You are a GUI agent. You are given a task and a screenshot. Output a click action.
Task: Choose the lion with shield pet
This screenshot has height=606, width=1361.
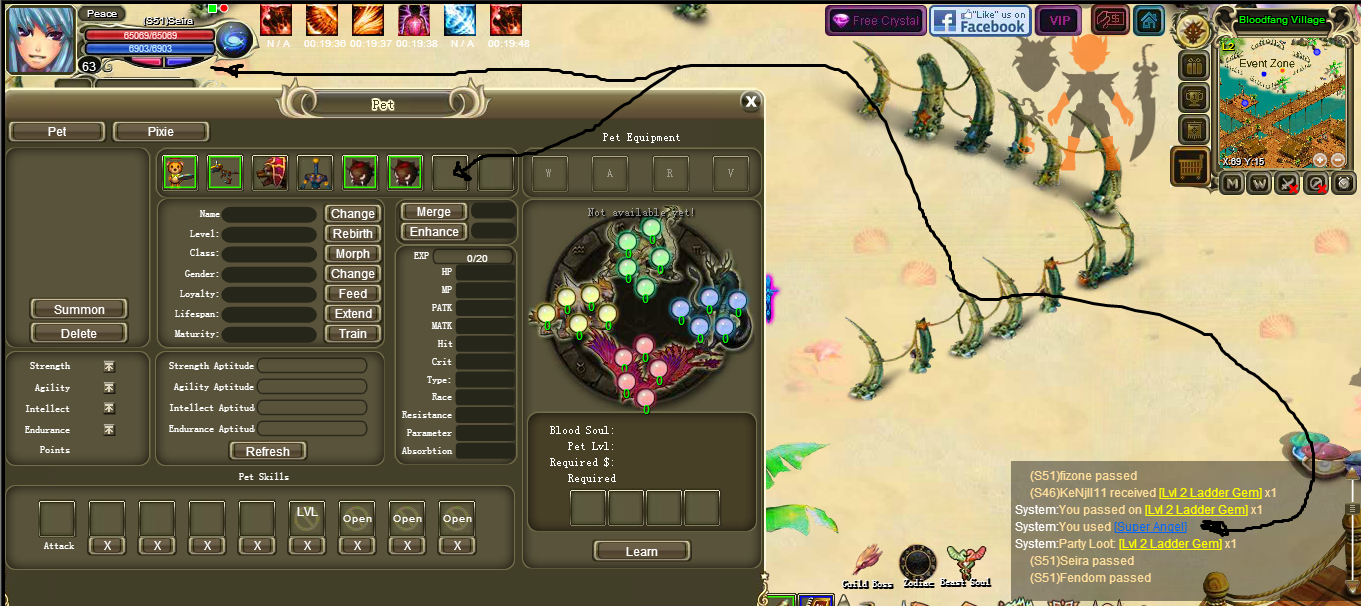coord(270,172)
